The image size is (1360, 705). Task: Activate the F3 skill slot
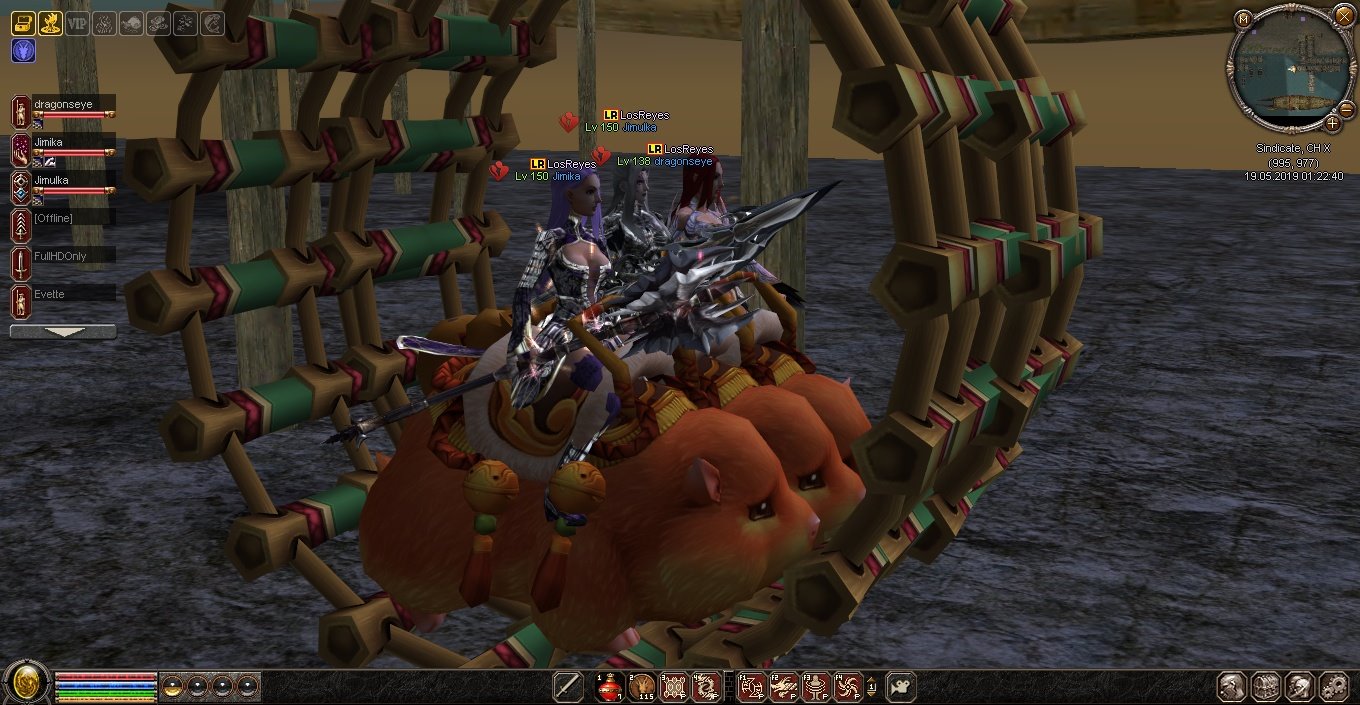click(x=816, y=687)
